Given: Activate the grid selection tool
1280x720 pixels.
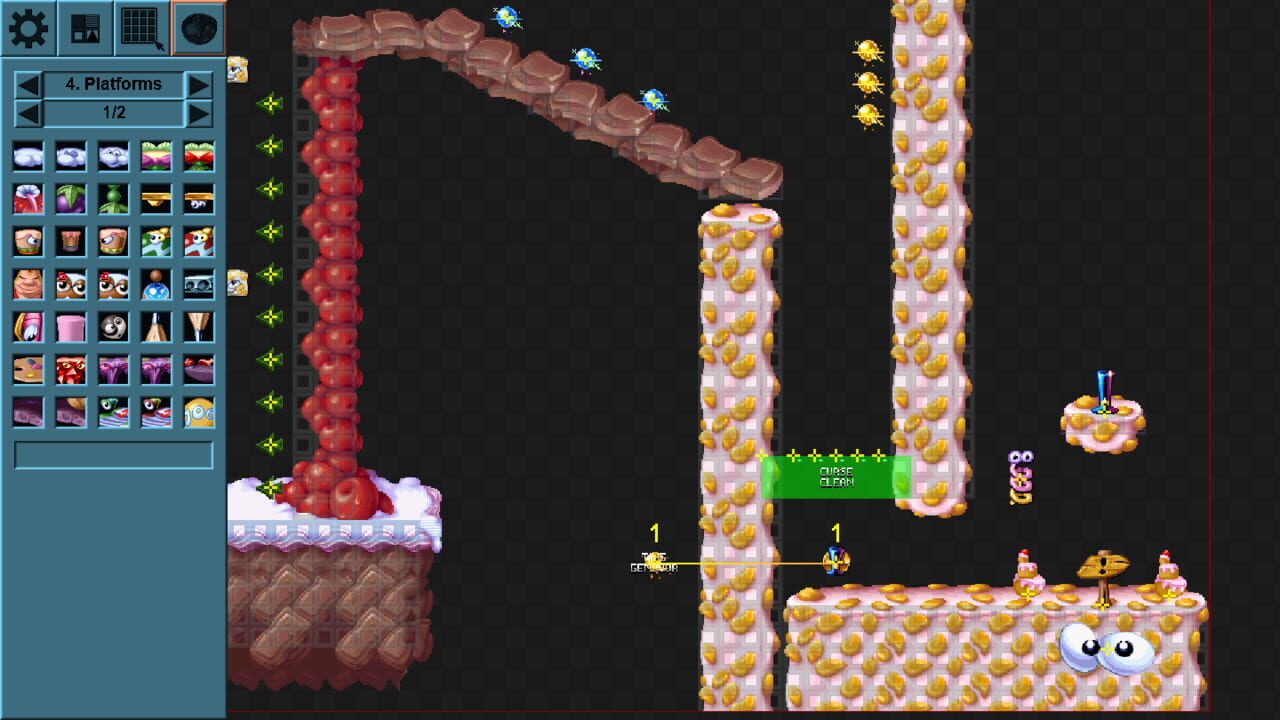Looking at the screenshot, I should point(140,28).
